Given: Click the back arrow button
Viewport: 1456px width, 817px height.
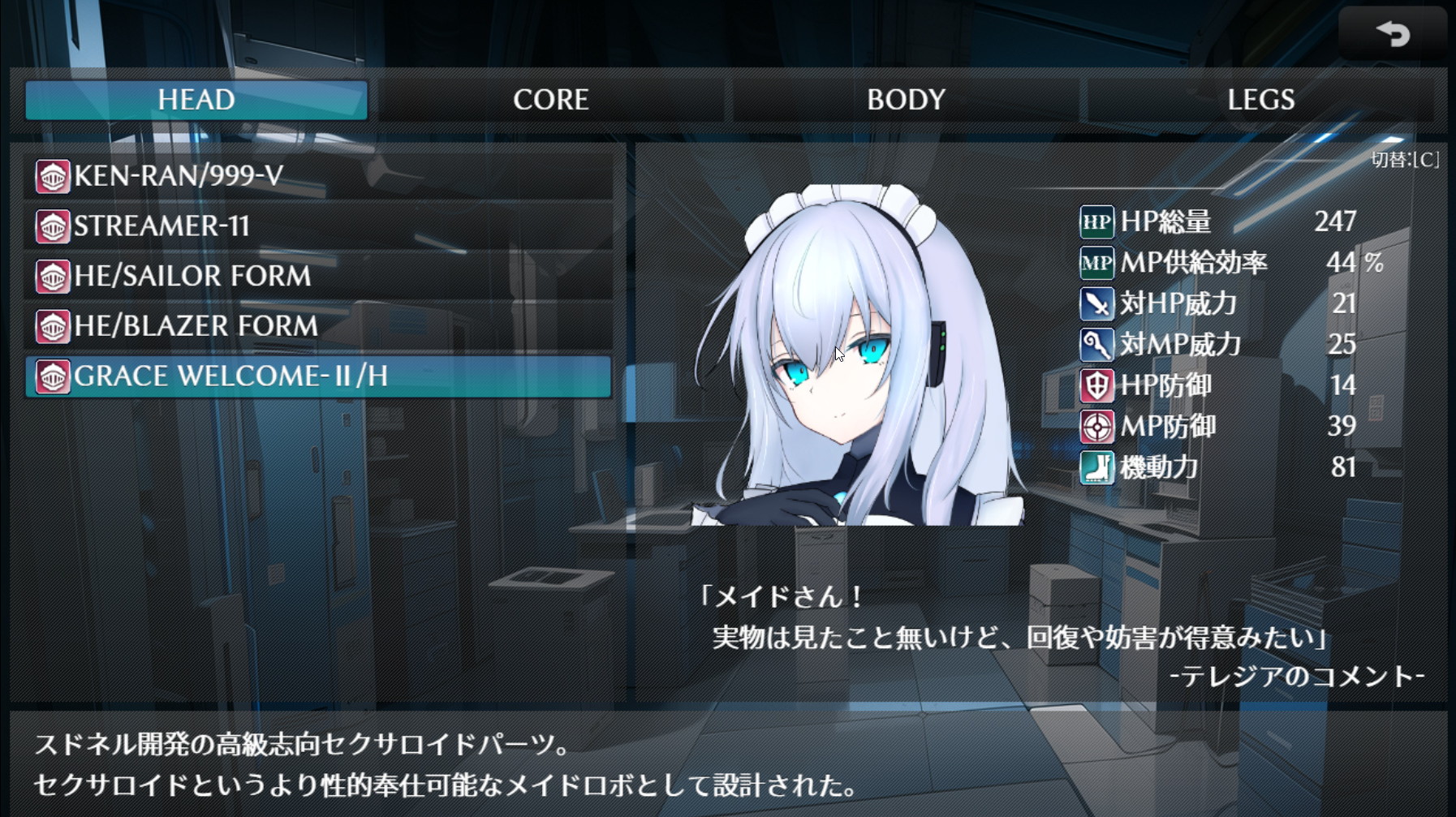Looking at the screenshot, I should point(1393,34).
